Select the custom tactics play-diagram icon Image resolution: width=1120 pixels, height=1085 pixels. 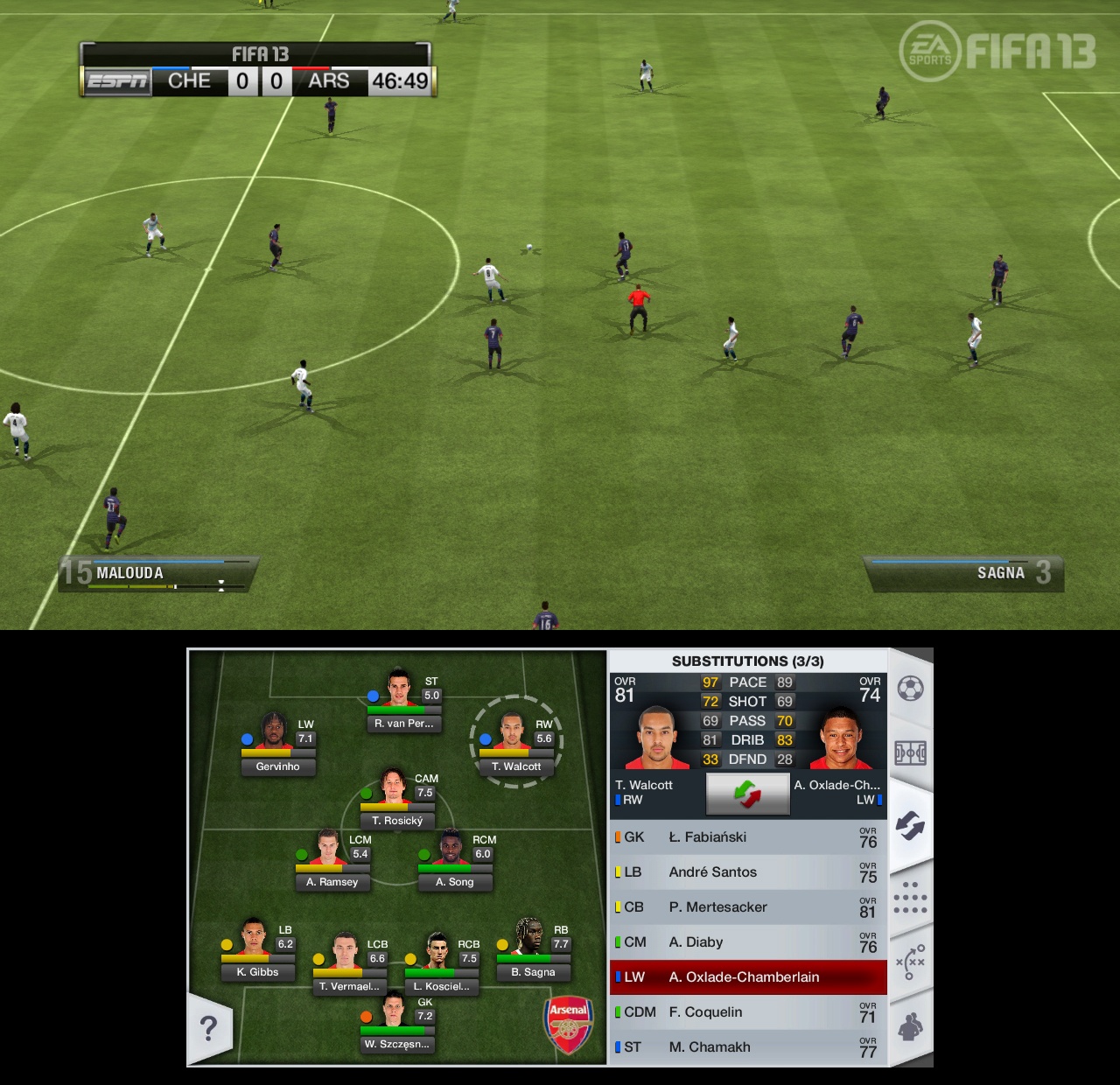tap(911, 958)
